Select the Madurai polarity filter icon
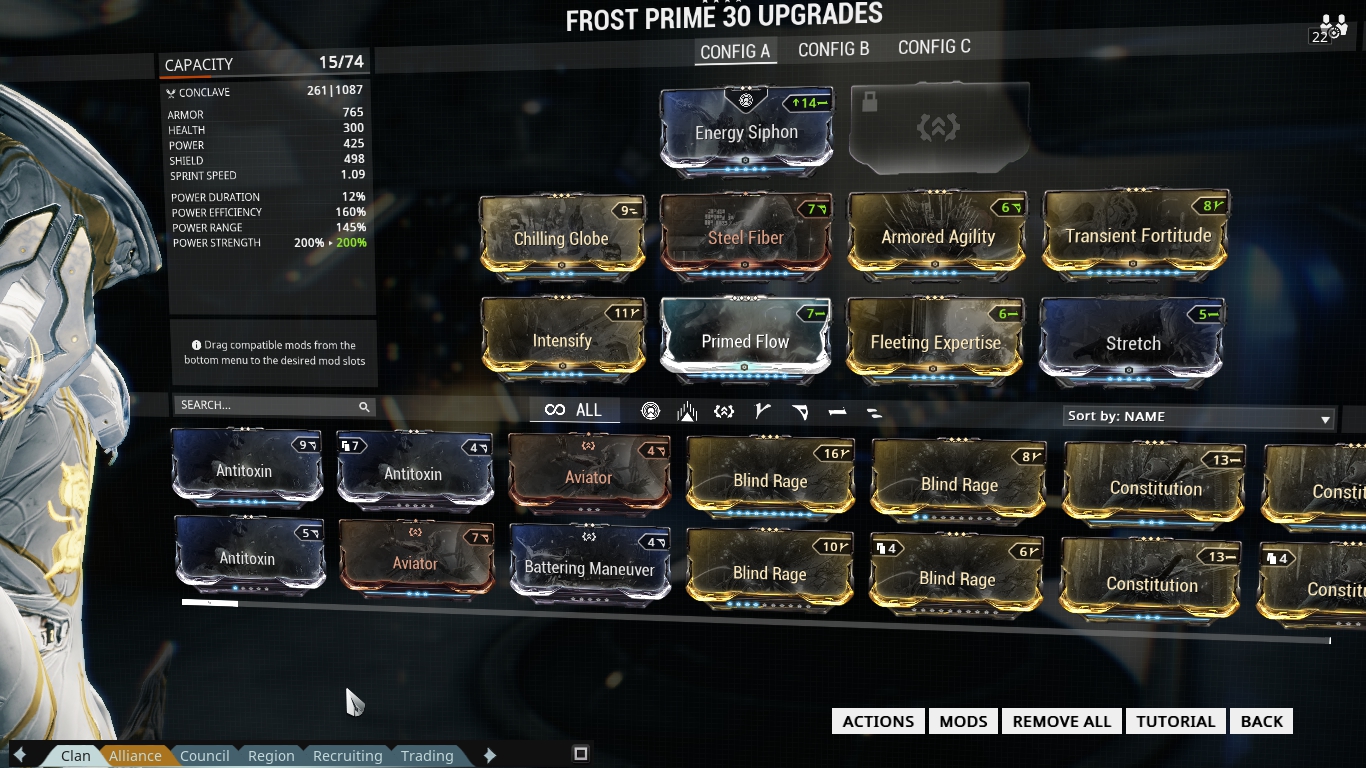Screen dimensions: 1366x768 762,410
